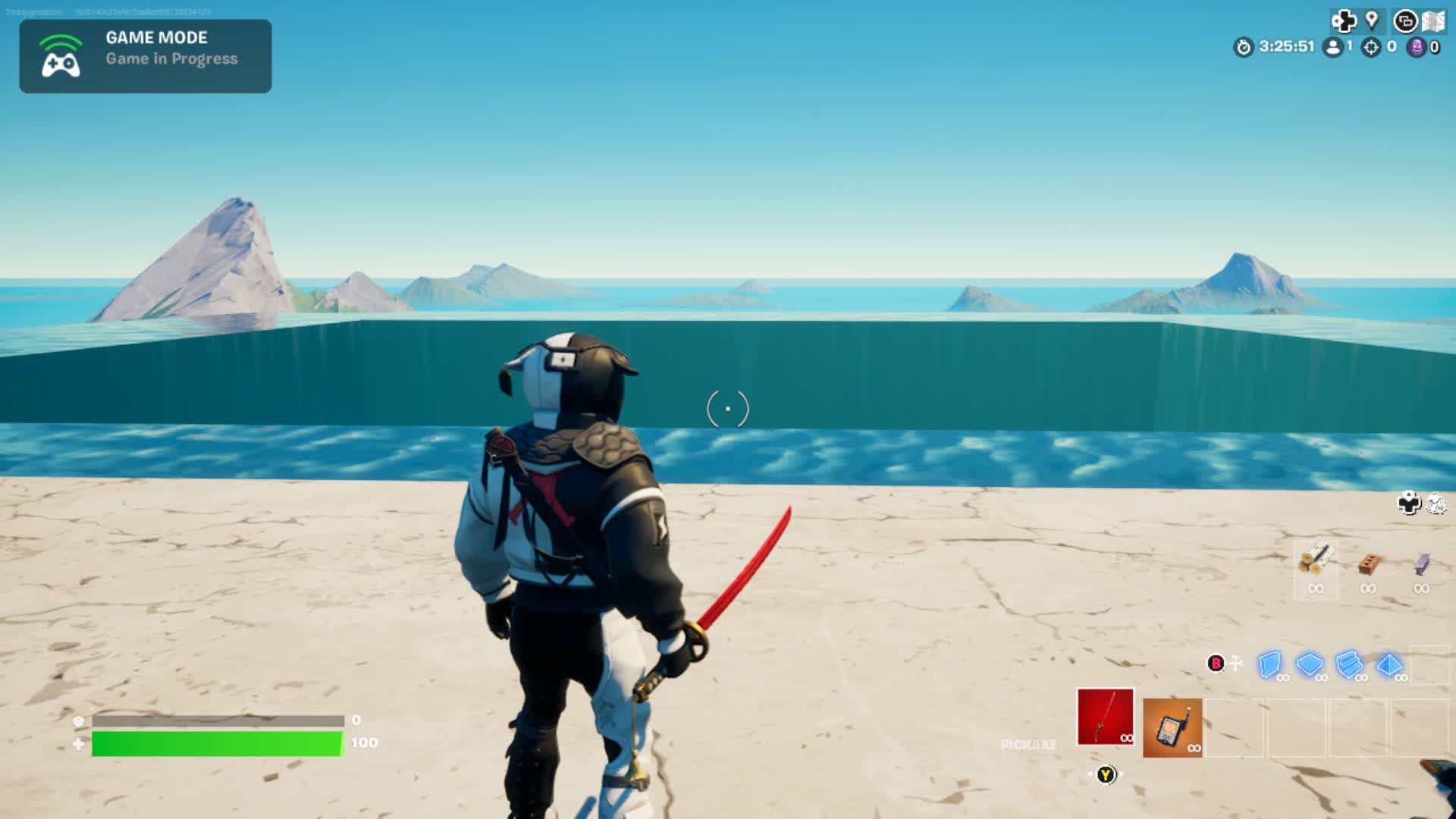Click the player count icon next to the timer
Image resolution: width=1456 pixels, height=819 pixels.
[x=1332, y=47]
